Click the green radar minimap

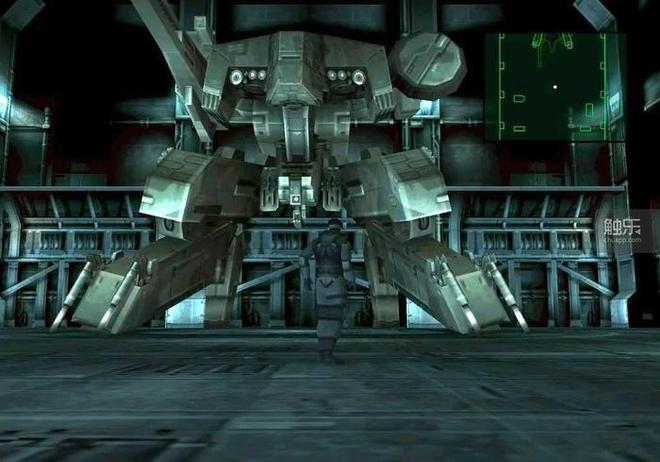click(554, 86)
